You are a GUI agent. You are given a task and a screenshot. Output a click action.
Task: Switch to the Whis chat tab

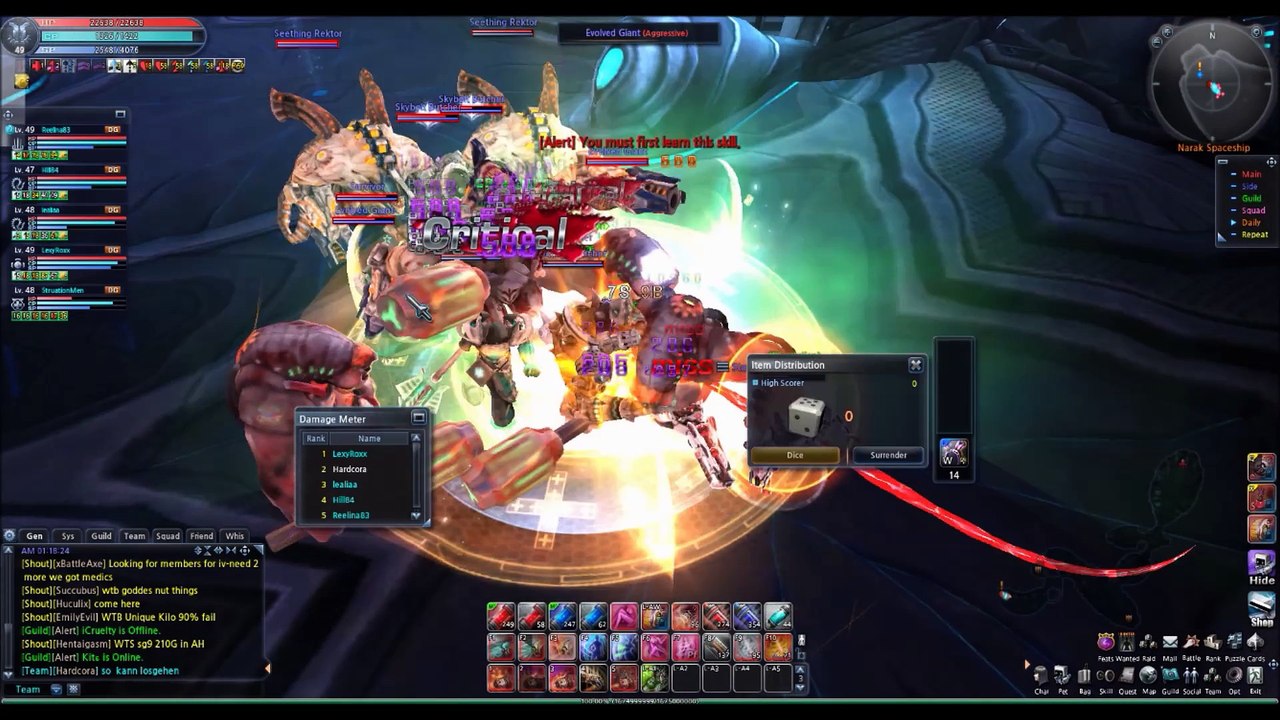(x=235, y=536)
